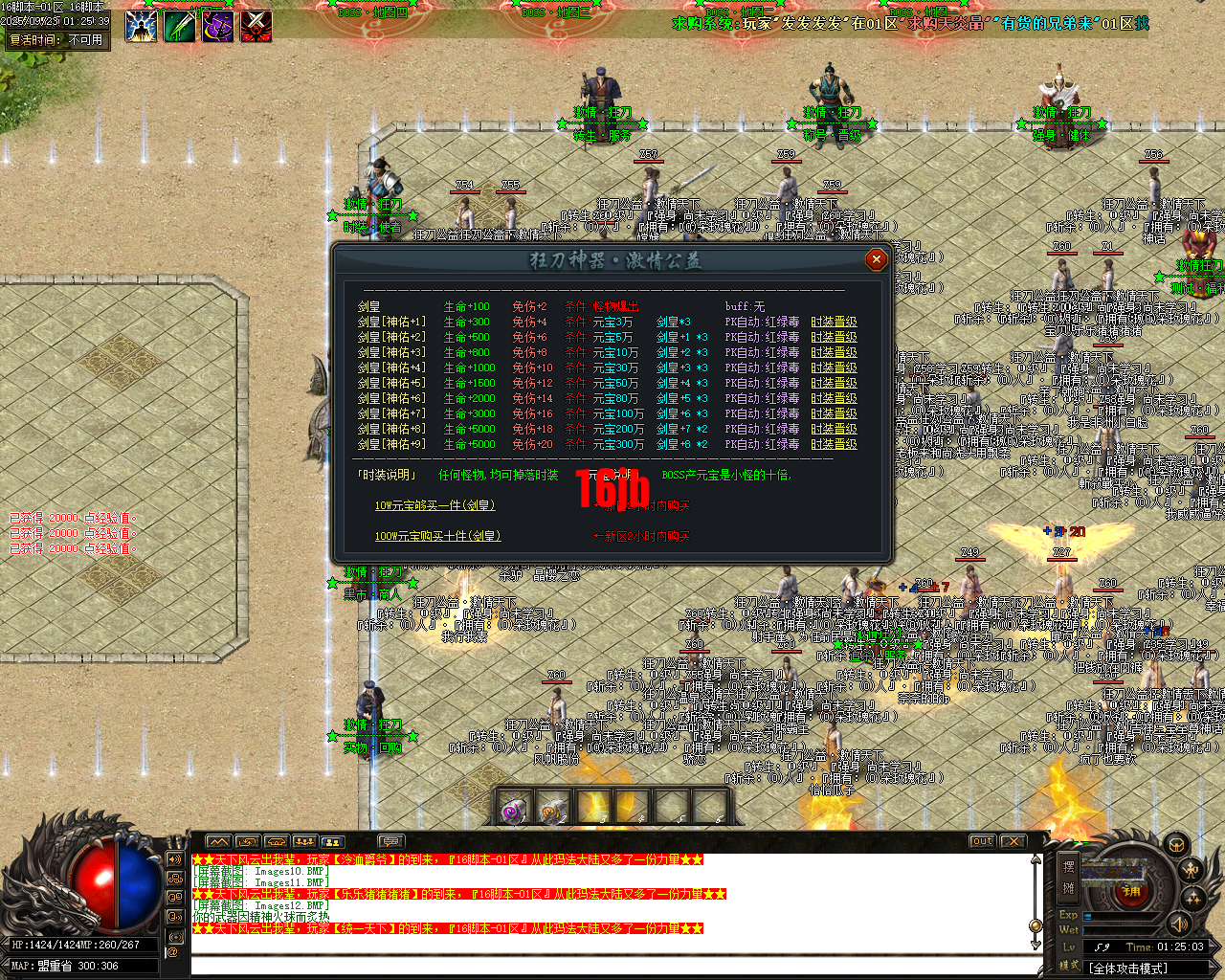Click 时装晋级 link for 剑皇[神佑+1]
The height and width of the screenshot is (980, 1225).
[x=834, y=322]
